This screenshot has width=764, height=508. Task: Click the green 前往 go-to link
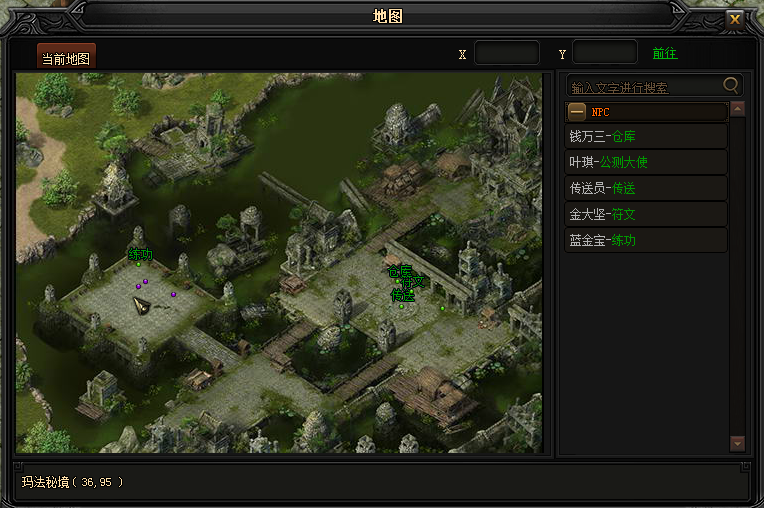pyautogui.click(x=665, y=54)
